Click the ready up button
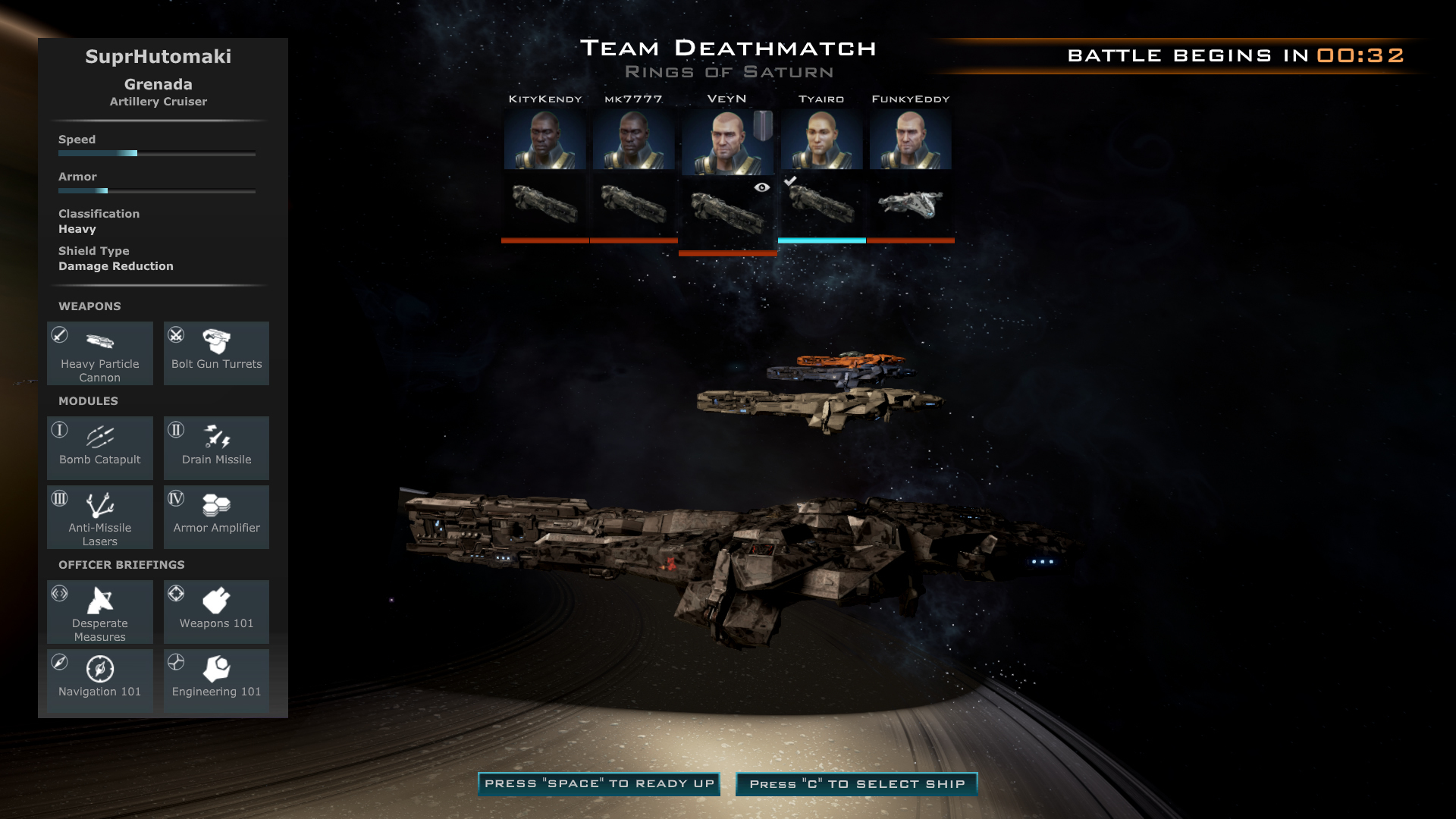Image resolution: width=1456 pixels, height=819 pixels. pyautogui.click(x=599, y=784)
